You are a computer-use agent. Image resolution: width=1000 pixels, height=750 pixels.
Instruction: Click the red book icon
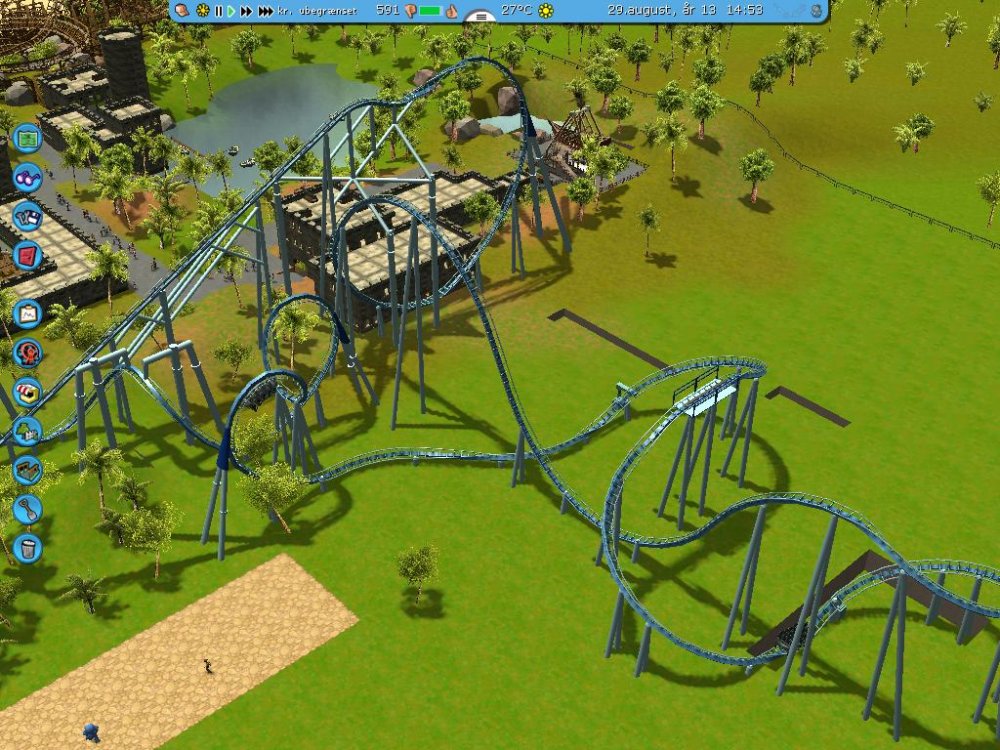coord(27,257)
